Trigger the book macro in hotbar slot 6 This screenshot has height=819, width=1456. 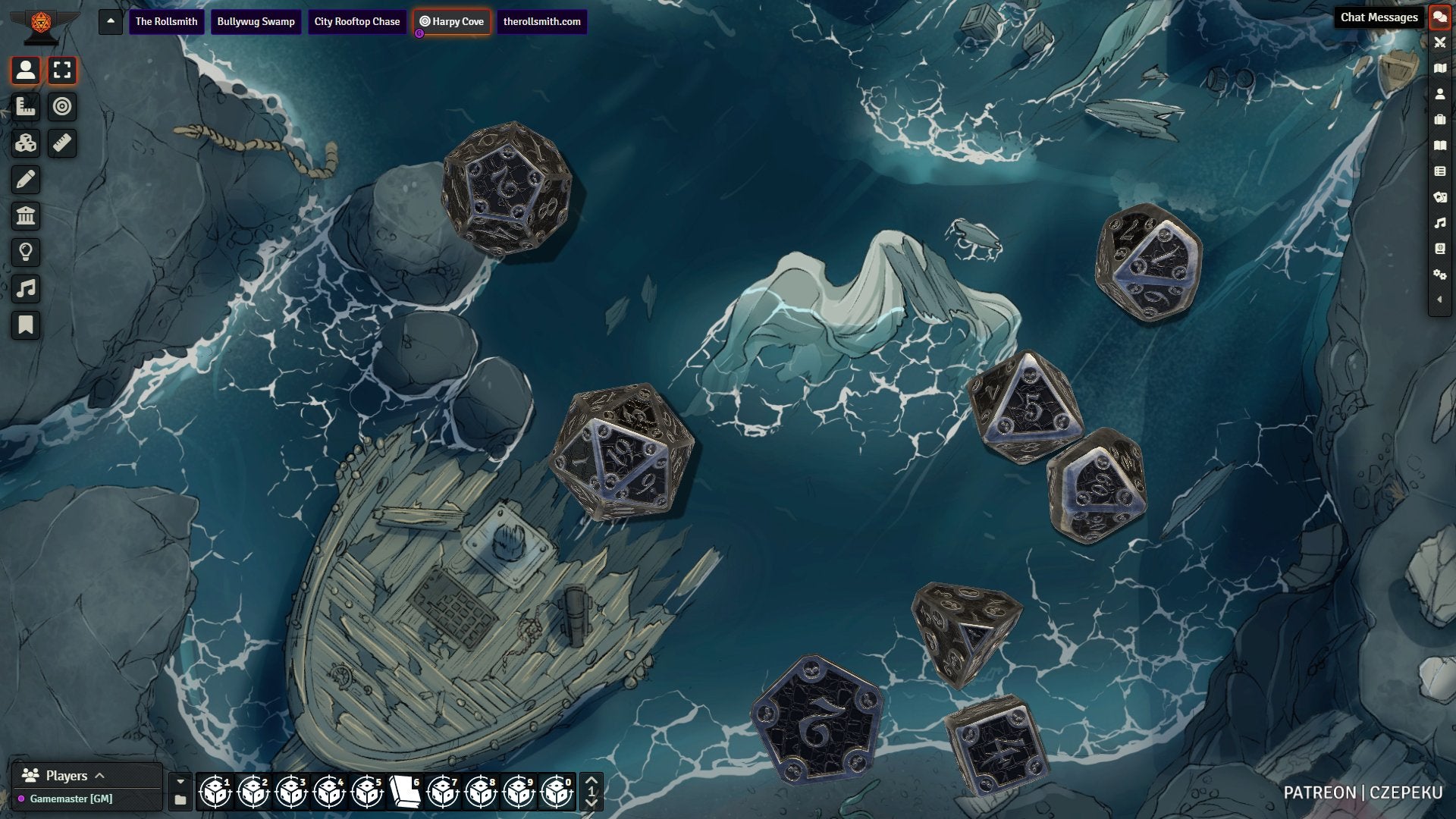[x=405, y=792]
